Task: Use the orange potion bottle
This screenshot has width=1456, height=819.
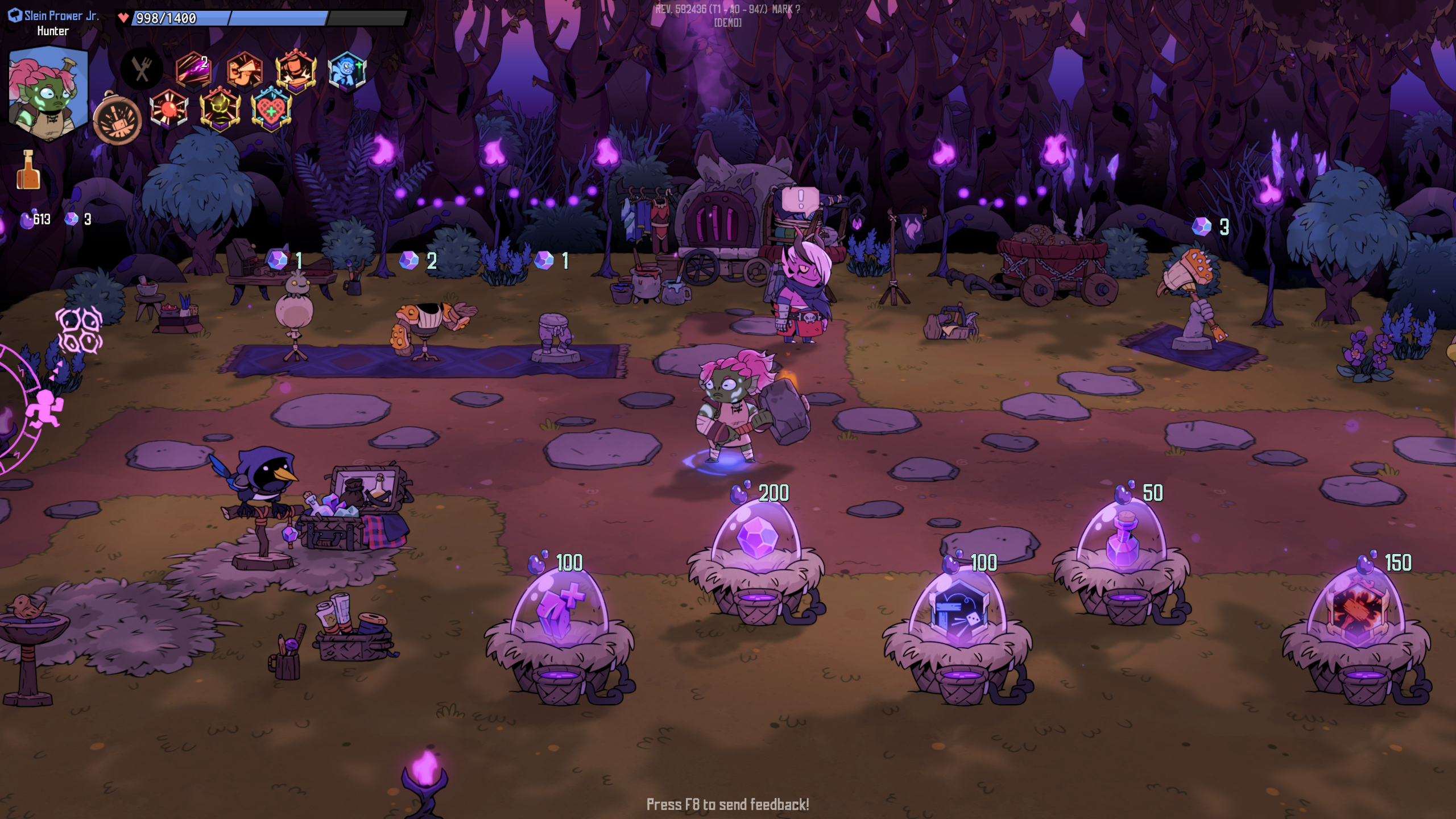Action: coord(28,171)
